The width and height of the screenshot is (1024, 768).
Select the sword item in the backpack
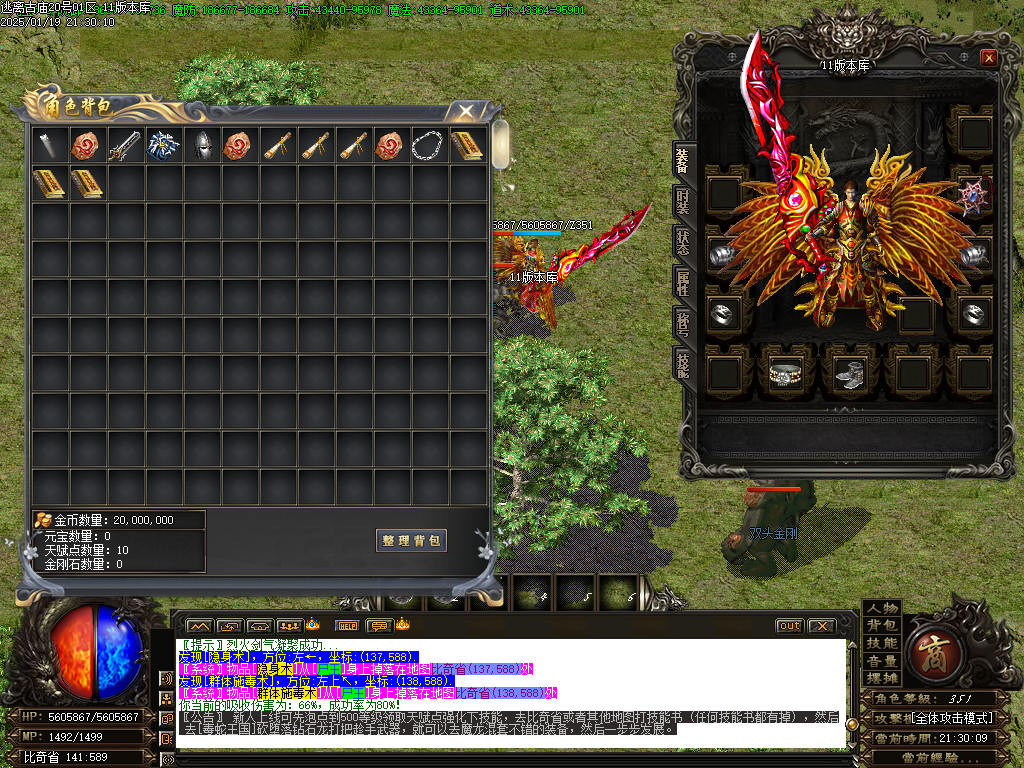click(x=126, y=145)
